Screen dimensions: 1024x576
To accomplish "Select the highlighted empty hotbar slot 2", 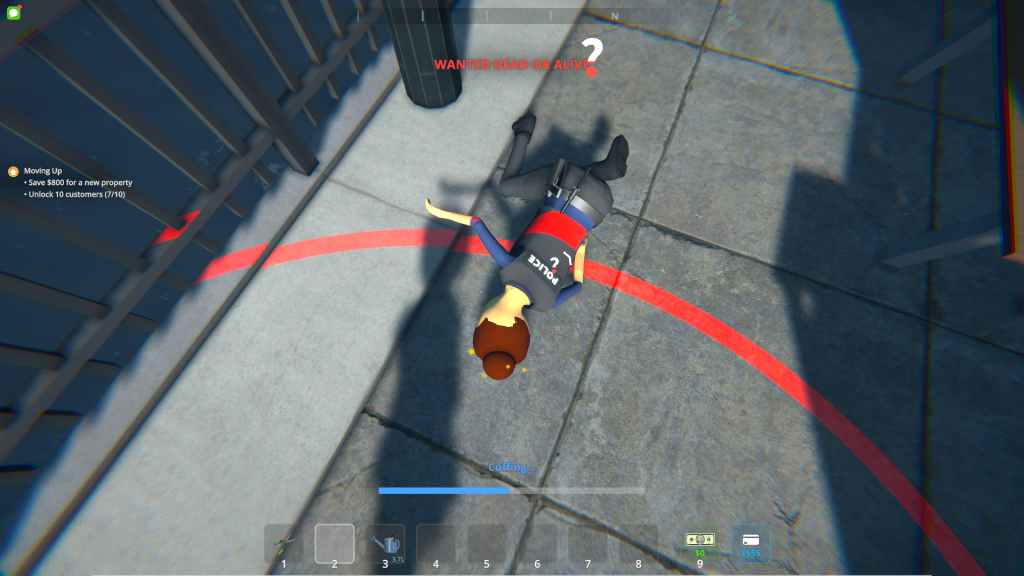I will pyautogui.click(x=335, y=543).
